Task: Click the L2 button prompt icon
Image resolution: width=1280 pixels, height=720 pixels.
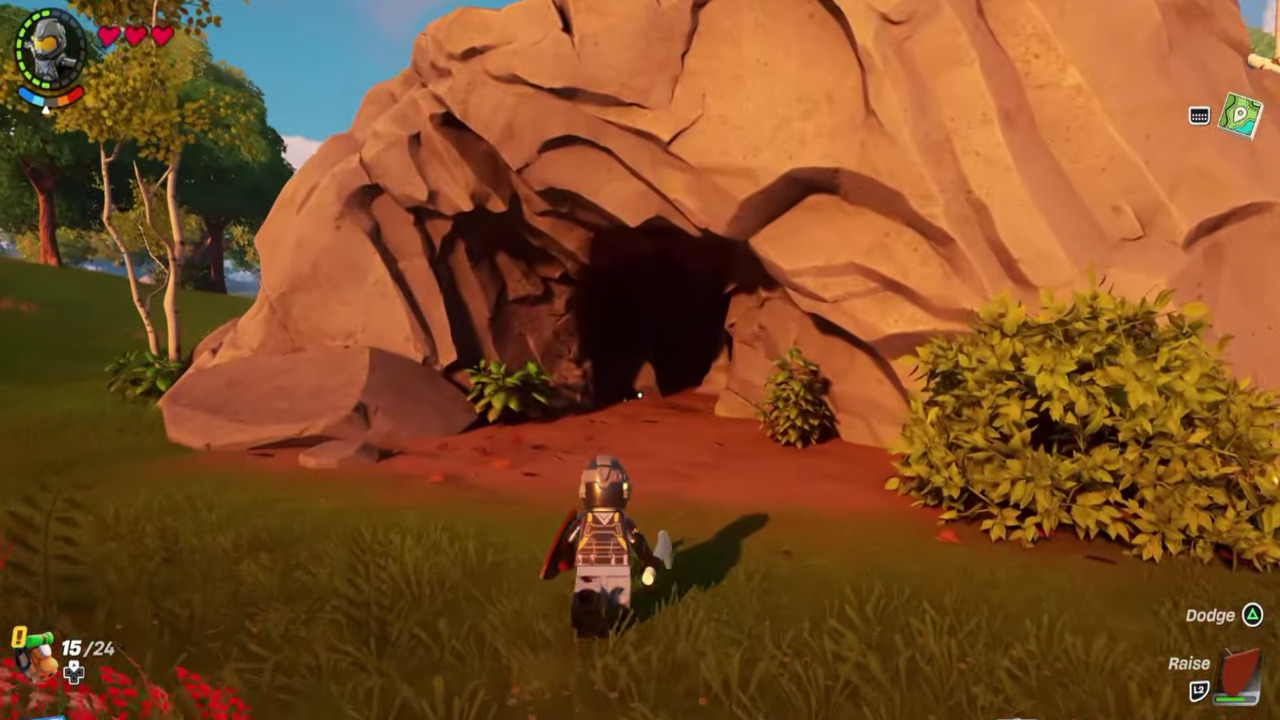Action: (1199, 688)
